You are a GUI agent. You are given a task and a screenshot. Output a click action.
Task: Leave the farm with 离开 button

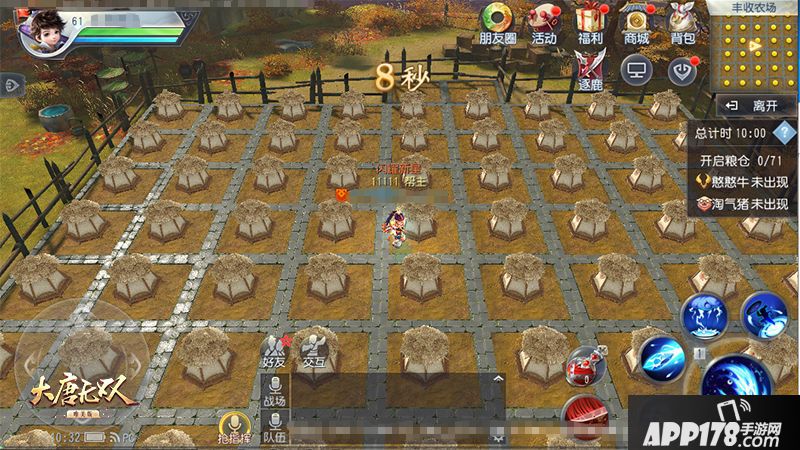[753, 105]
